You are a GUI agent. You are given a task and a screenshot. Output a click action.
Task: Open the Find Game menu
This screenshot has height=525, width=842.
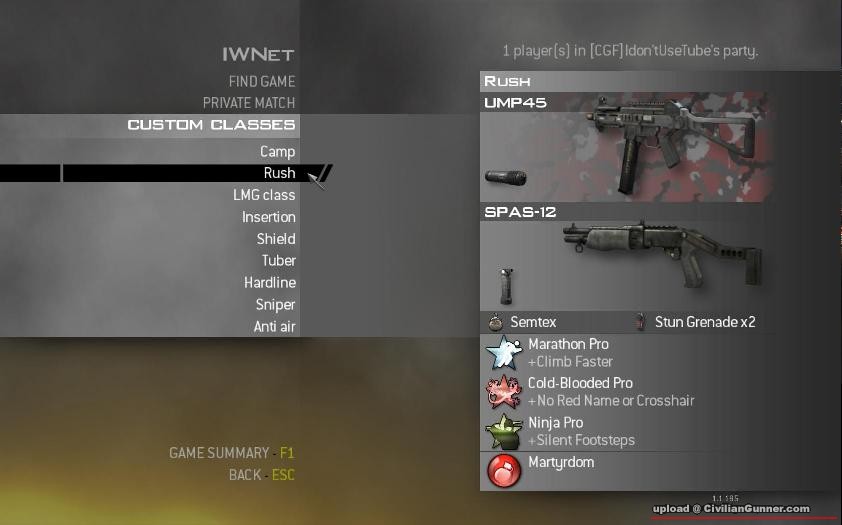tap(261, 81)
